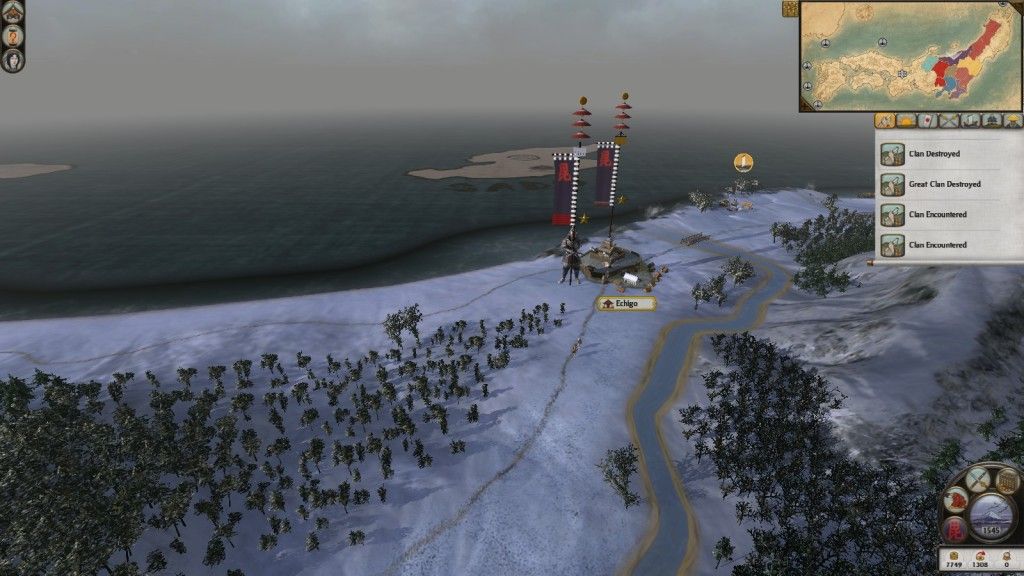1024x576 pixels.
Task: Click the shrine building round icon
Action: [x=13, y=9]
